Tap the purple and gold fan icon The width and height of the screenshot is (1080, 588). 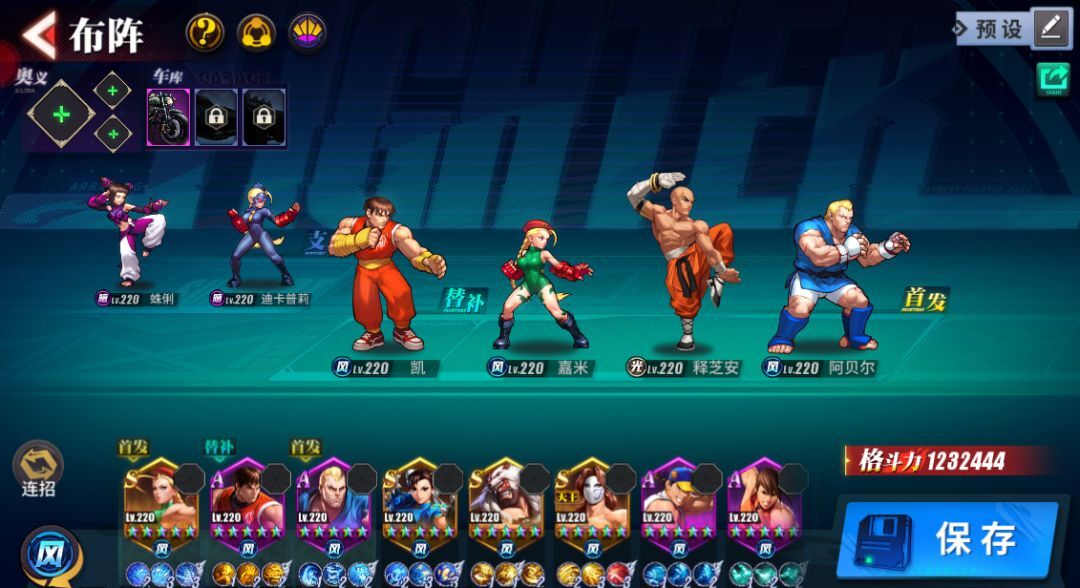point(308,33)
